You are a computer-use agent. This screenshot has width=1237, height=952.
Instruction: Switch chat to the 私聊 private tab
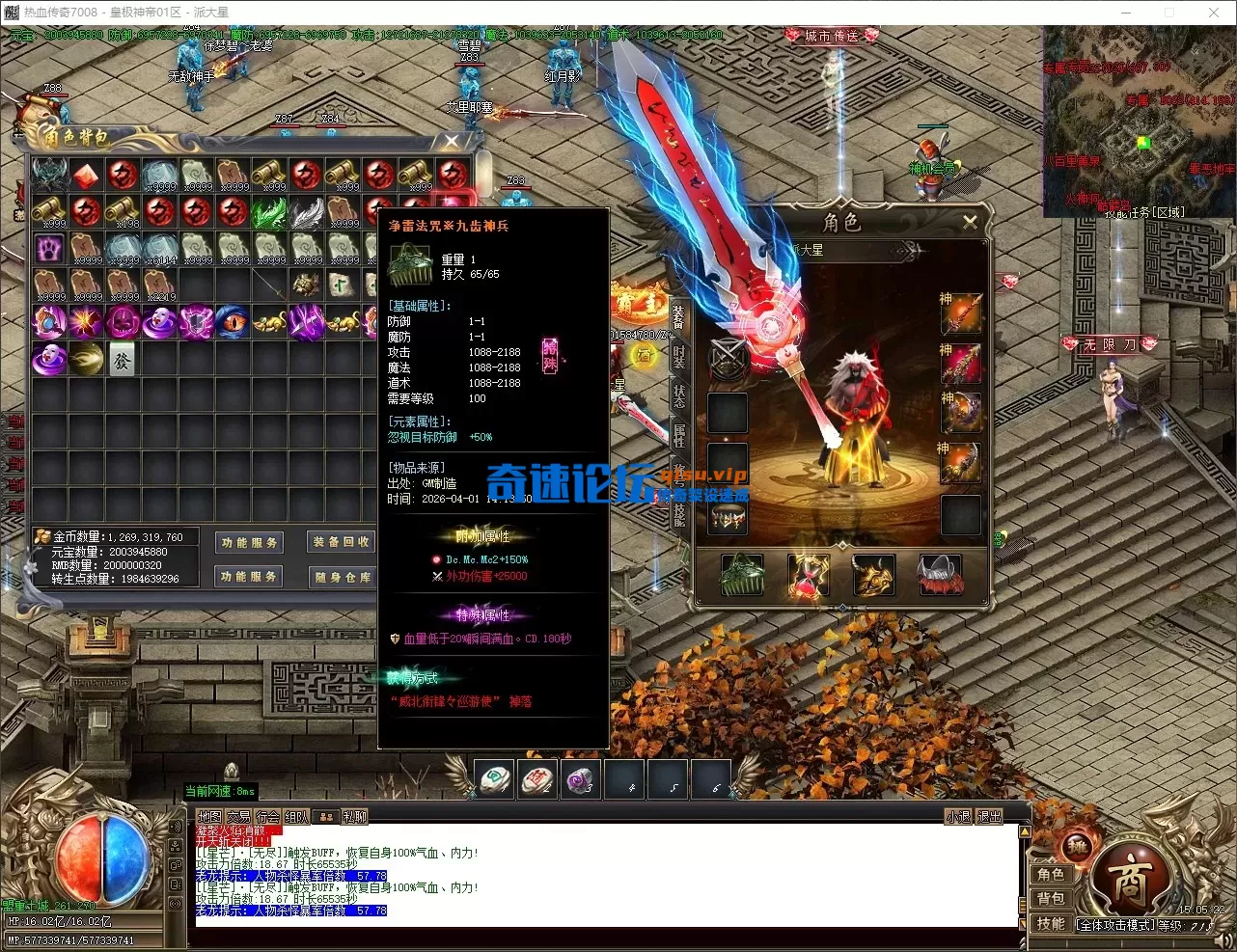point(355,817)
